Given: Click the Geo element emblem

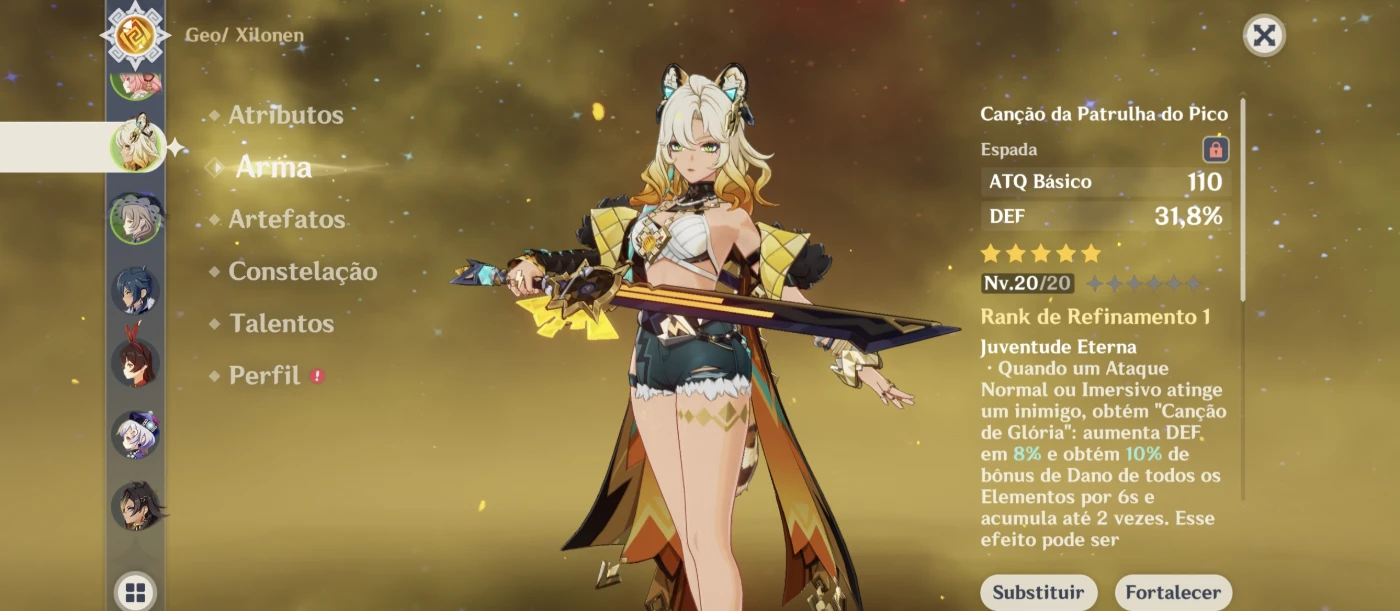Looking at the screenshot, I should [134, 36].
